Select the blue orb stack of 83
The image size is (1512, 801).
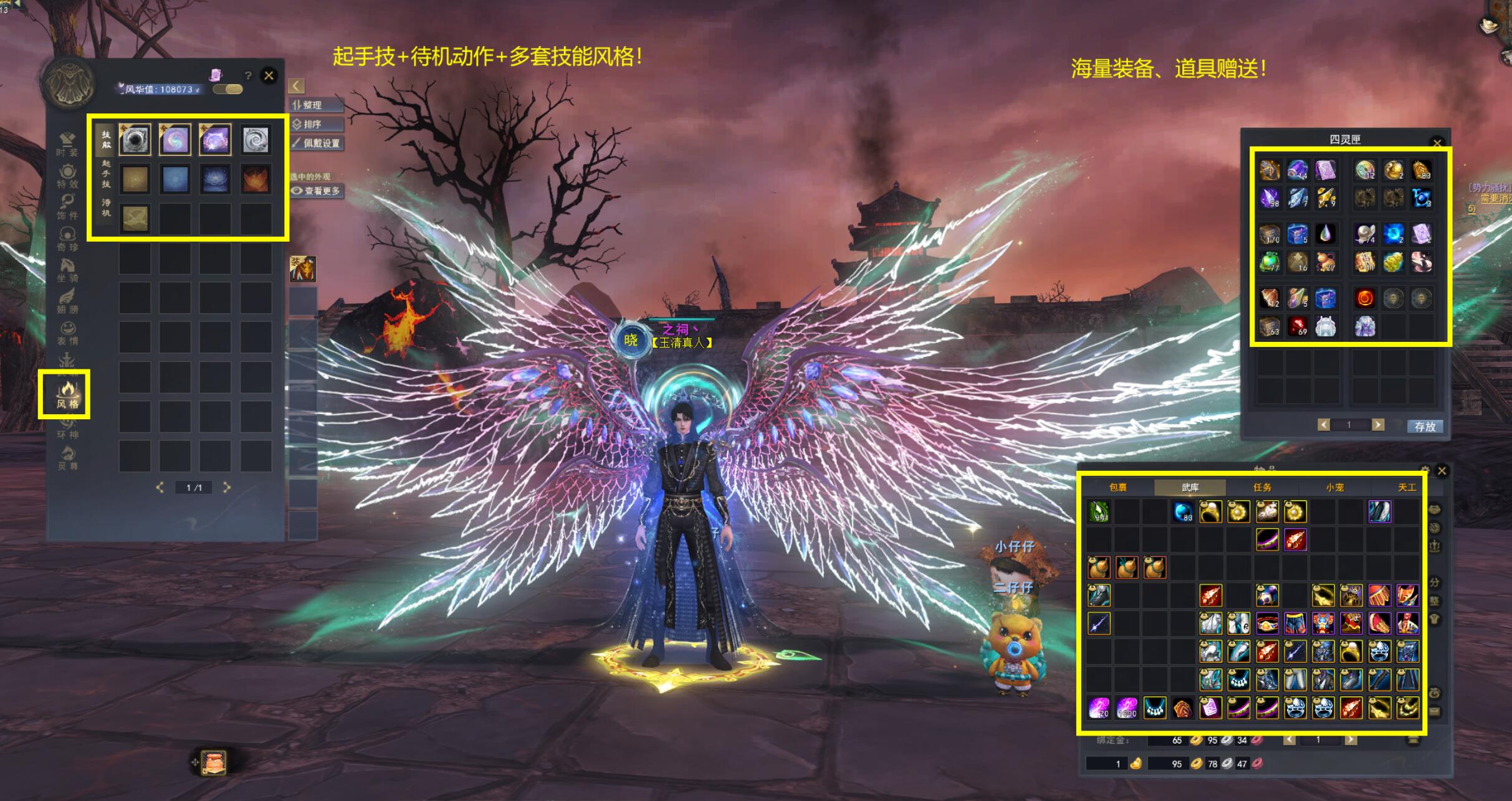(1182, 511)
